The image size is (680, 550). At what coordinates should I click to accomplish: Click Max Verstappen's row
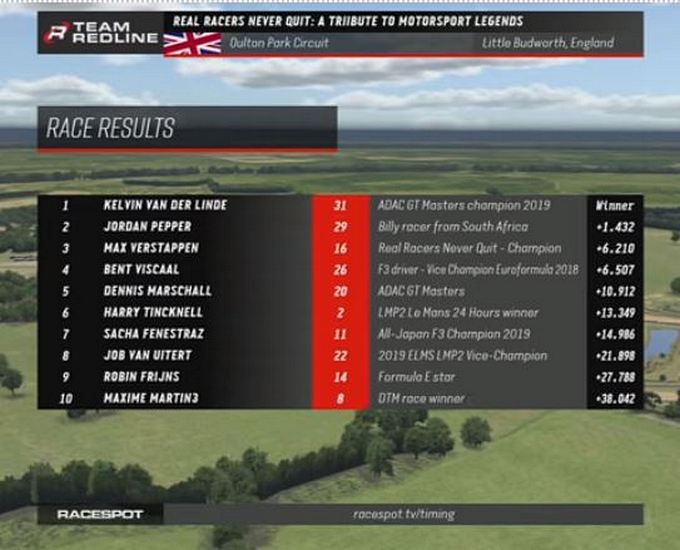pyautogui.click(x=151, y=248)
